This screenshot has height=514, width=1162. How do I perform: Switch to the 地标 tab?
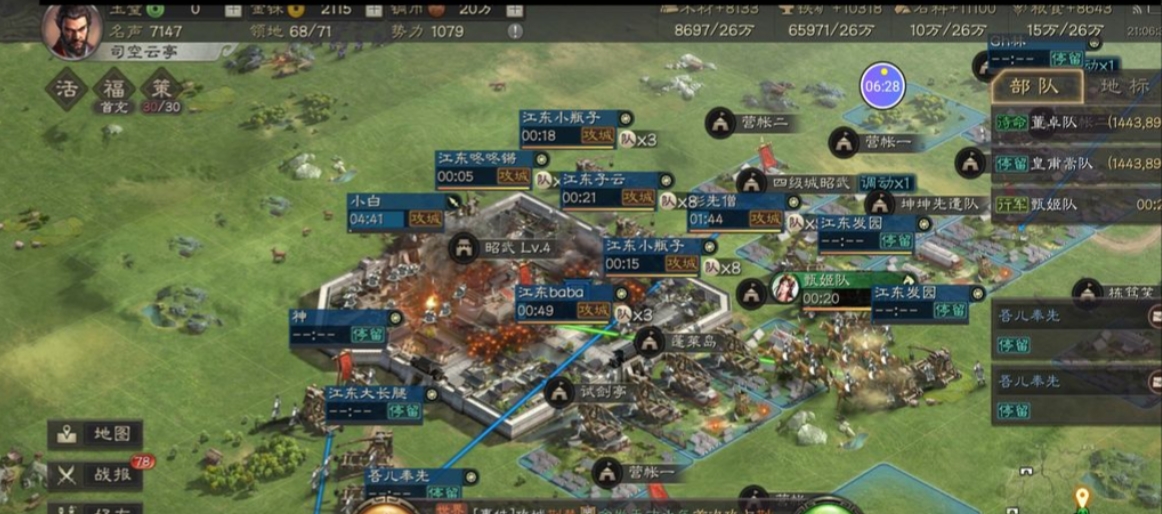click(1124, 86)
